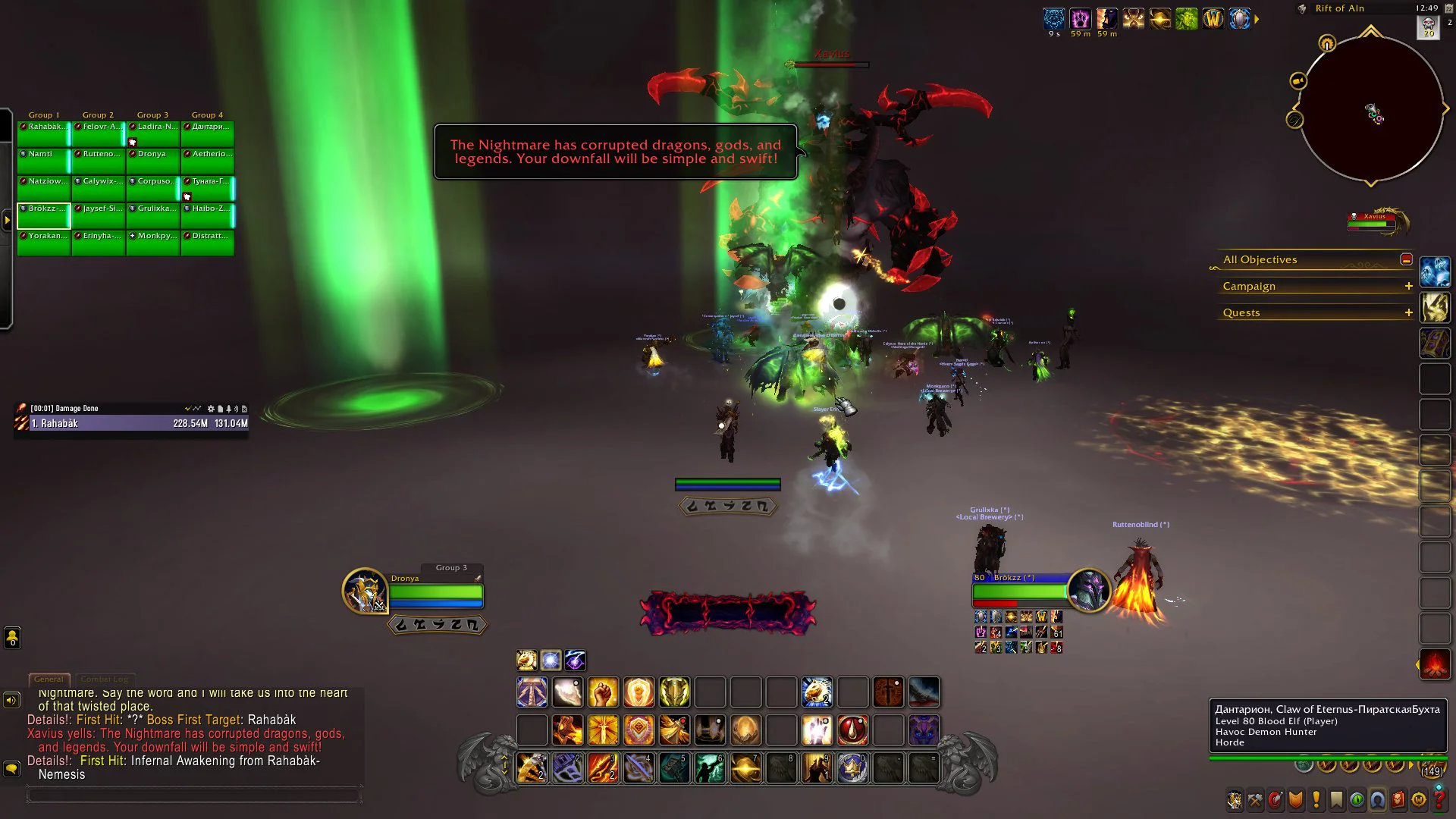Viewport: 1456px width, 819px height.
Task: Open the Collections window
Action: click(x=1376, y=800)
